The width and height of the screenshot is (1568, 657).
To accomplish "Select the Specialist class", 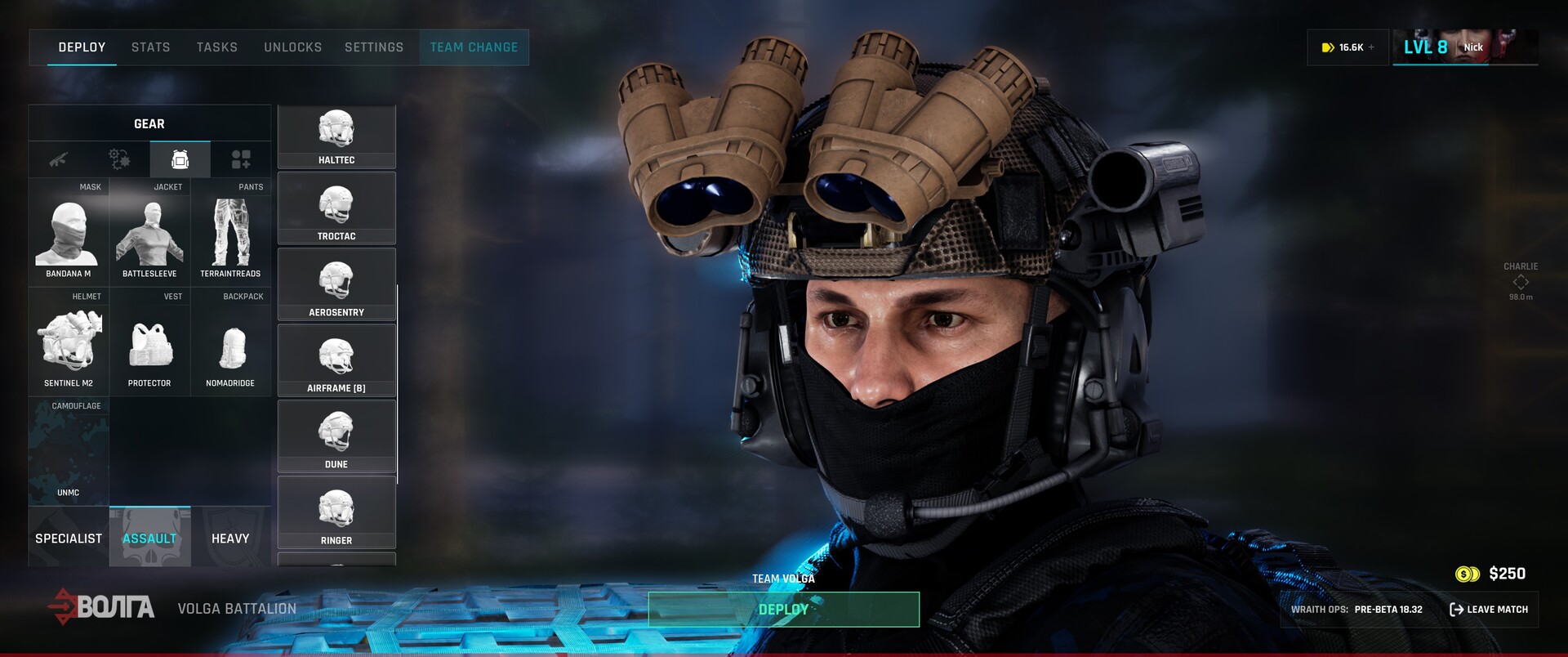I will [x=69, y=538].
